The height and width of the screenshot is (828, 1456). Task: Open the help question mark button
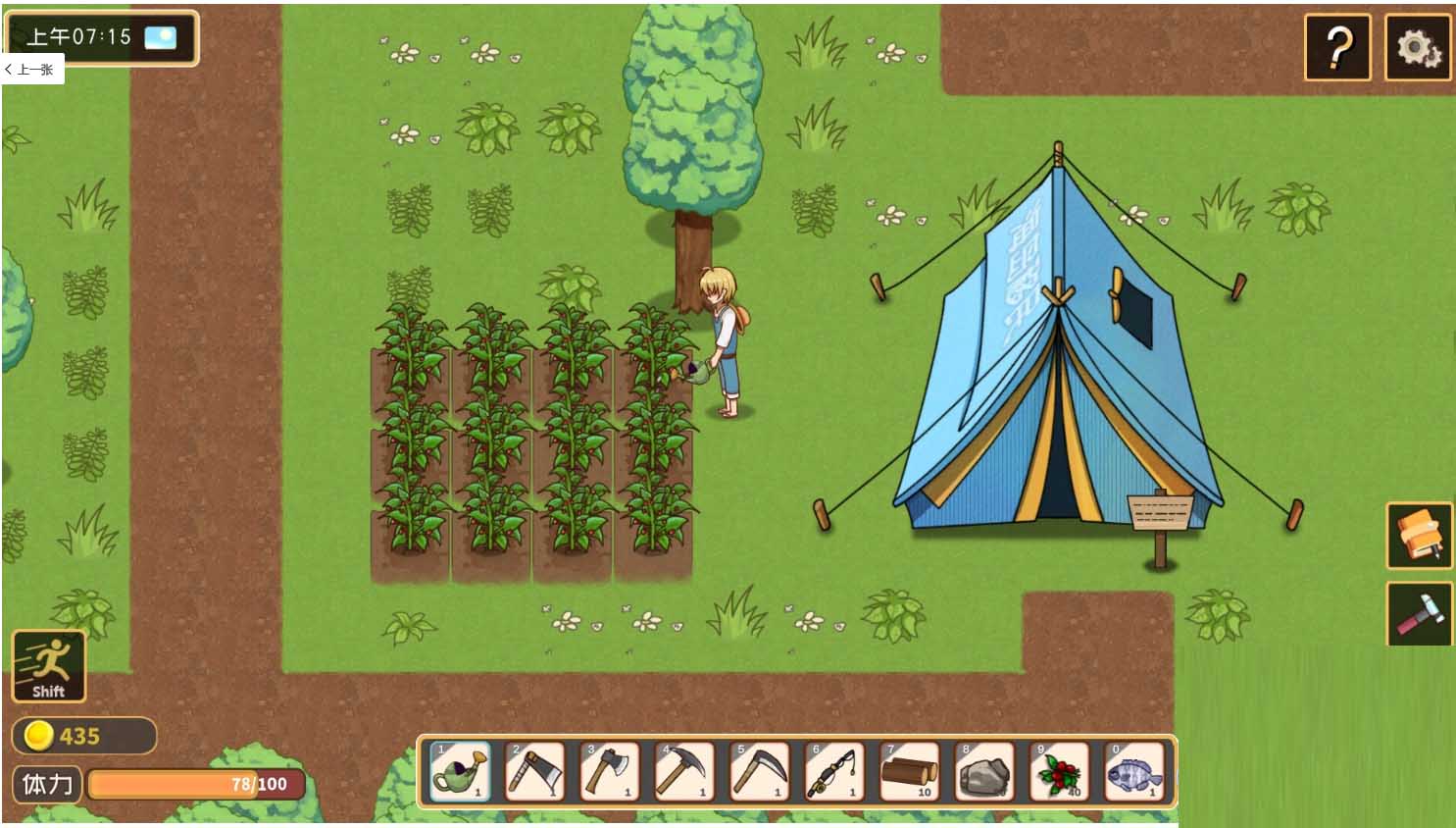(1337, 47)
